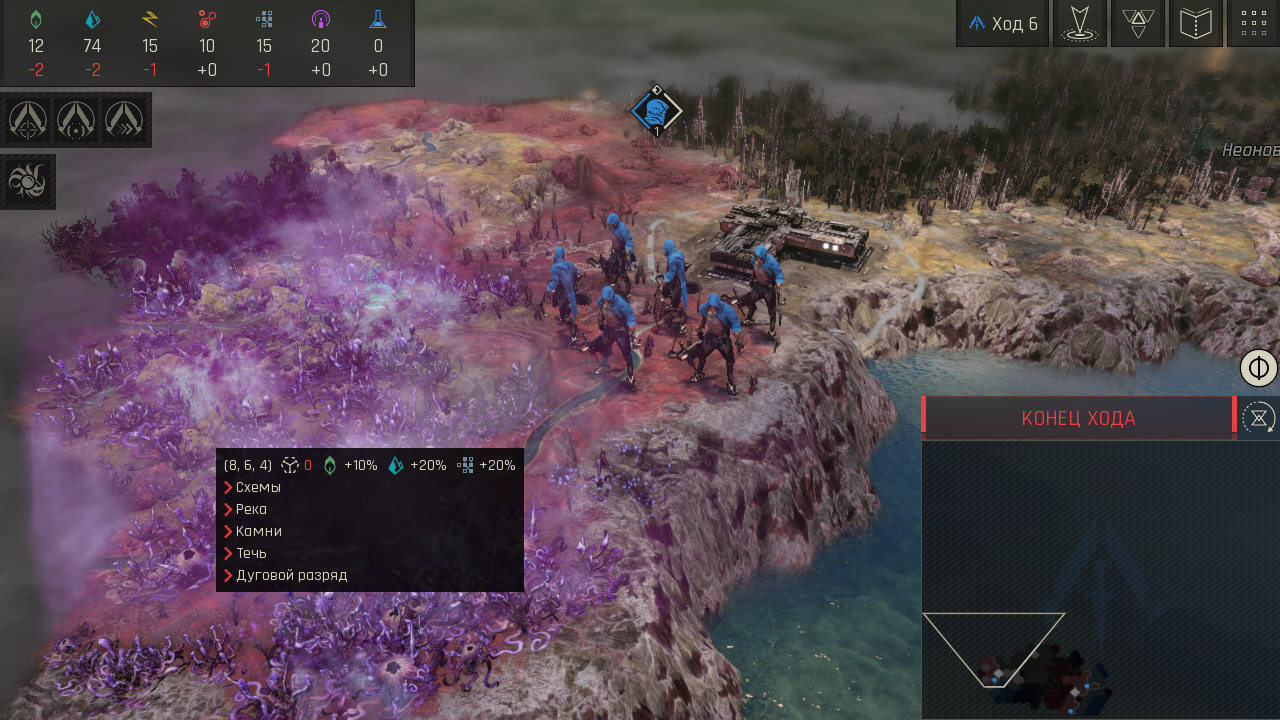Expand the Камни tile entry
Image resolution: width=1280 pixels, height=720 pixels.
pyautogui.click(x=258, y=531)
